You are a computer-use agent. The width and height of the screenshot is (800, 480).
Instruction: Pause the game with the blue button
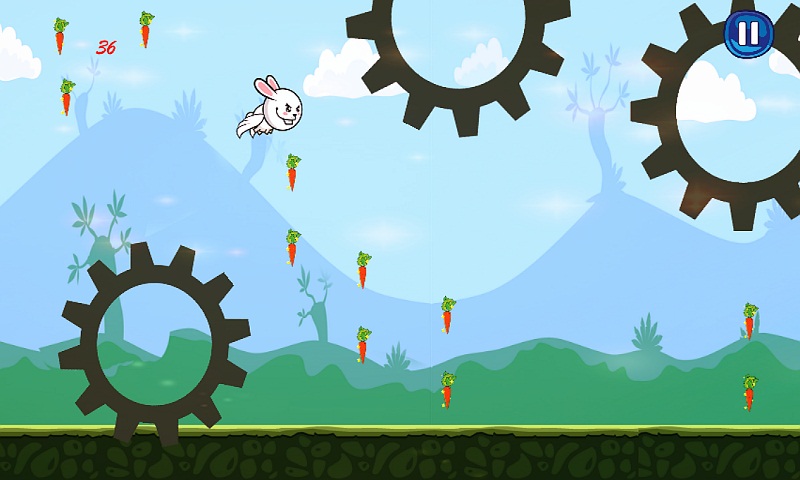[x=748, y=34]
